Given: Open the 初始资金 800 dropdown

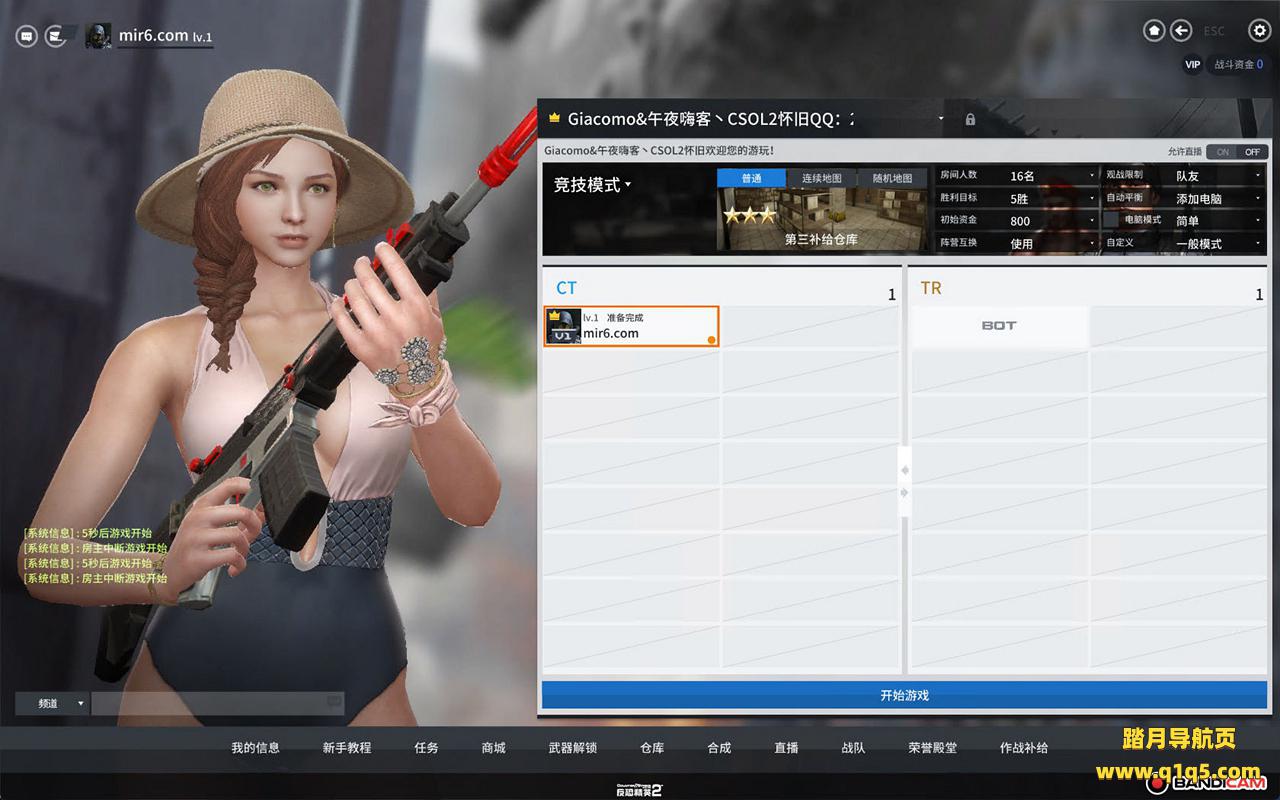Looking at the screenshot, I should 1052,221.
